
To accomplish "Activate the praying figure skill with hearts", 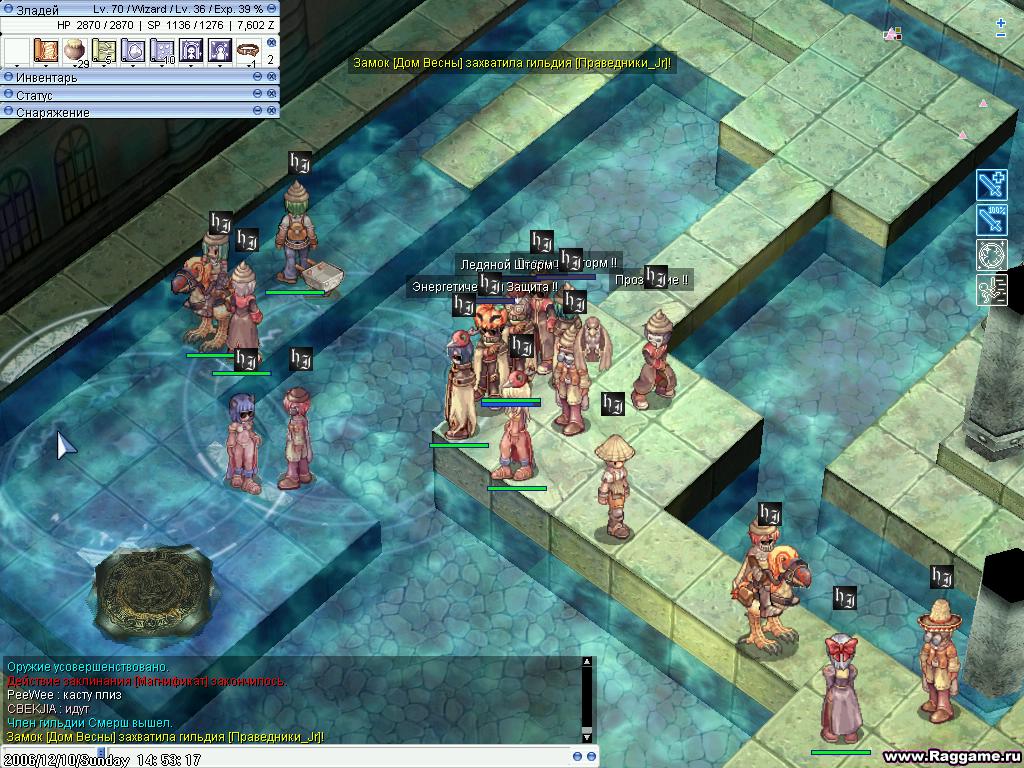I will pos(220,50).
